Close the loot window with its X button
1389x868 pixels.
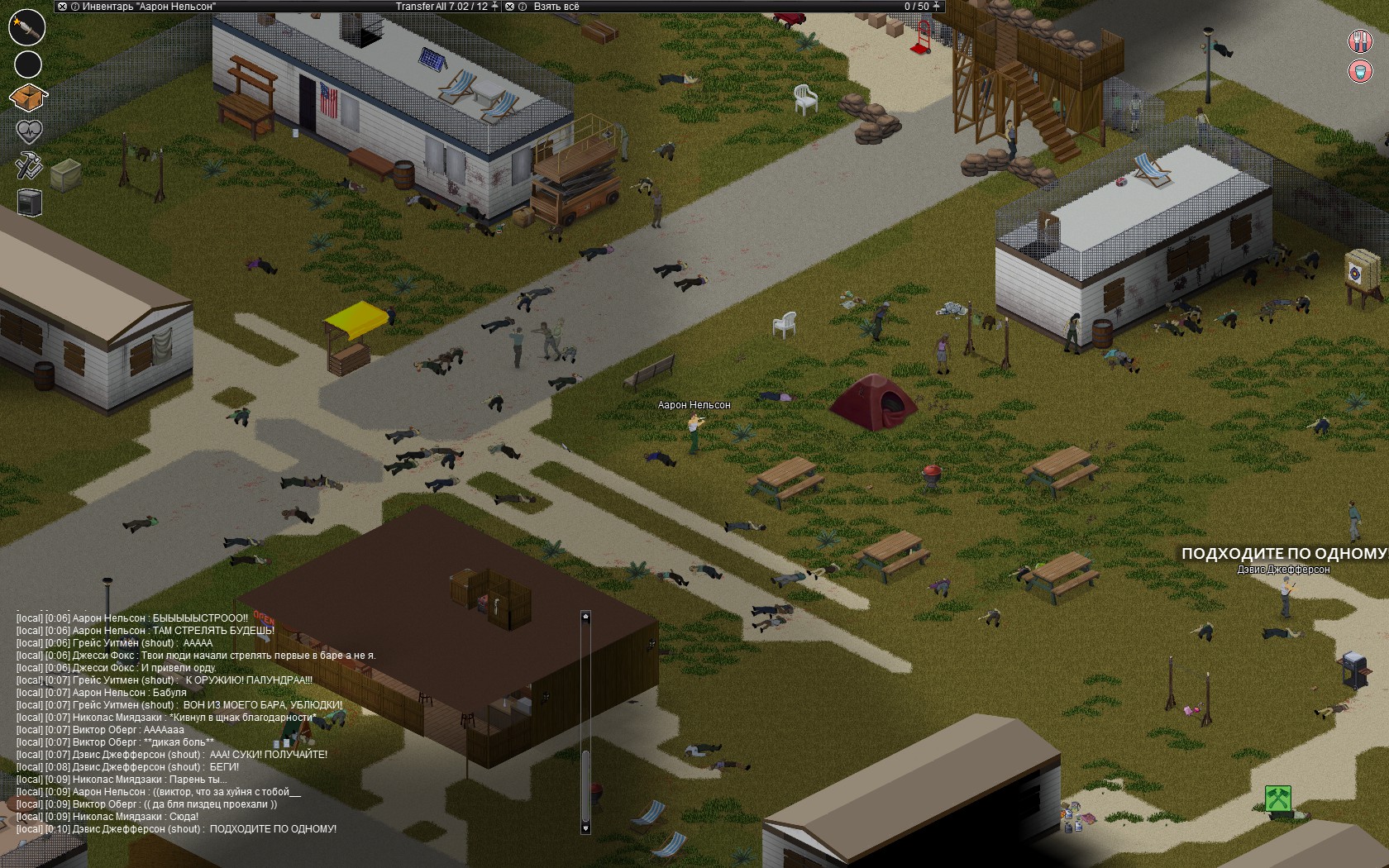510,6
